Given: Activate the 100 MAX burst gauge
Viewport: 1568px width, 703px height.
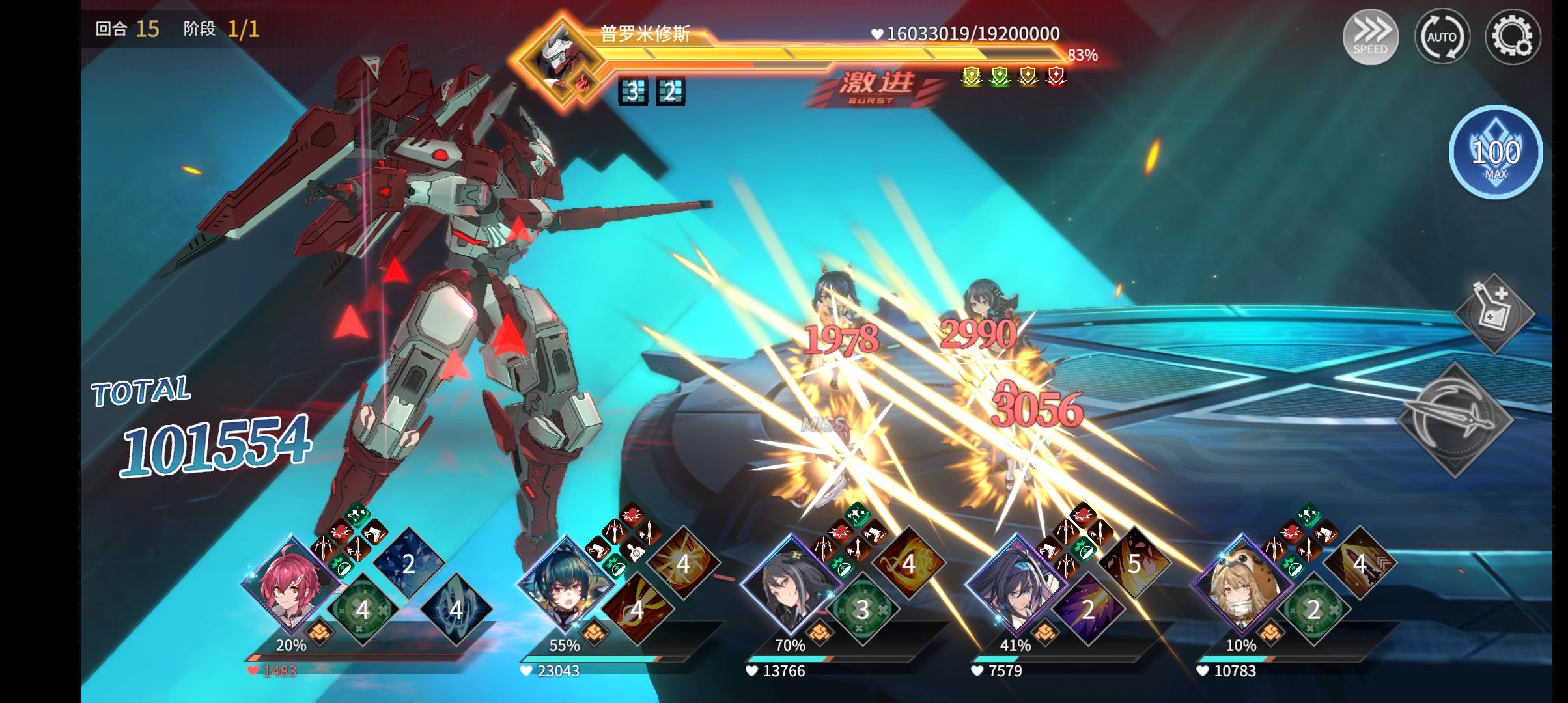Looking at the screenshot, I should pos(1495,152).
